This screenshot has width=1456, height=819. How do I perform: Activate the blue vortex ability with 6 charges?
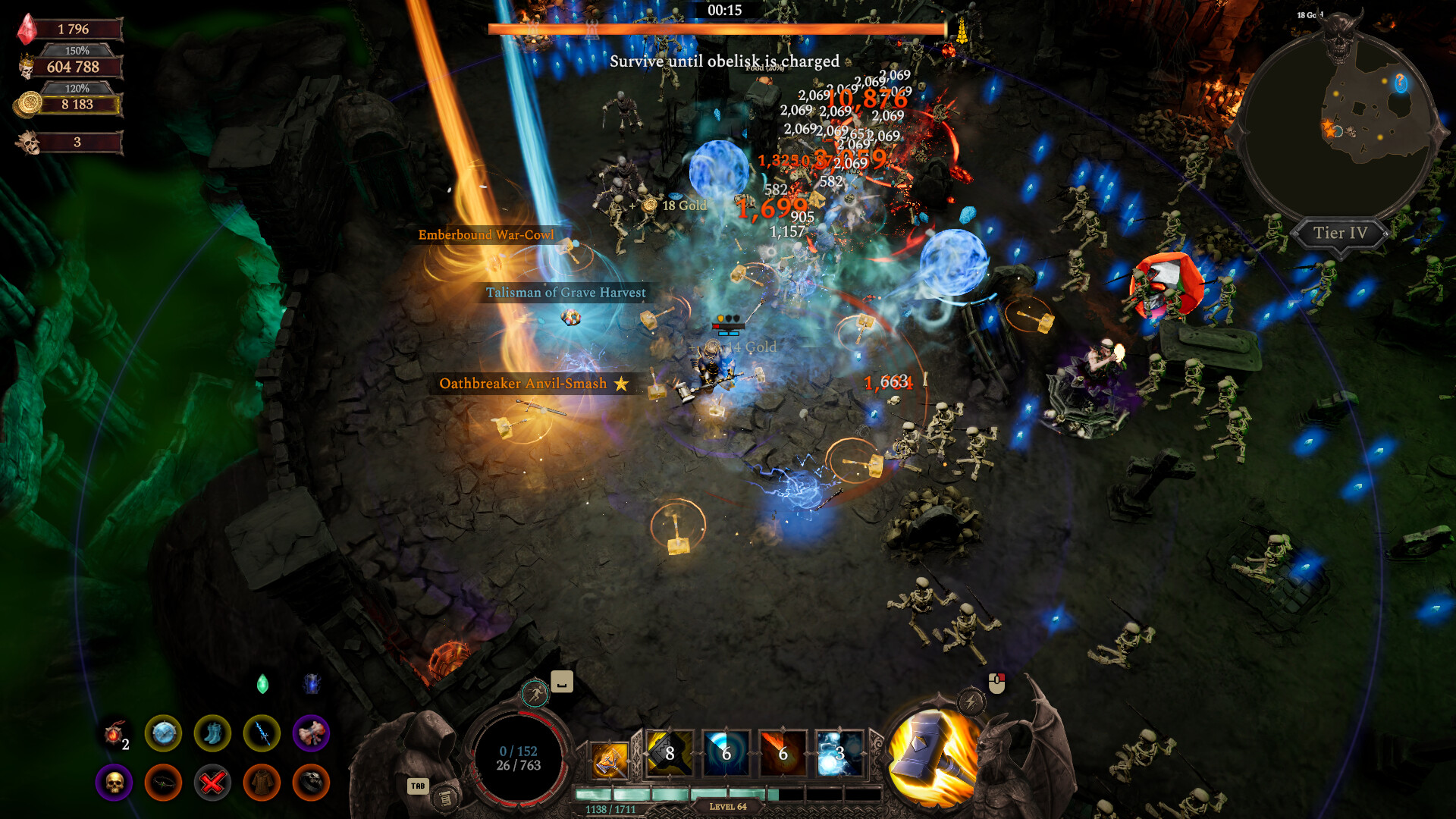[x=726, y=753]
